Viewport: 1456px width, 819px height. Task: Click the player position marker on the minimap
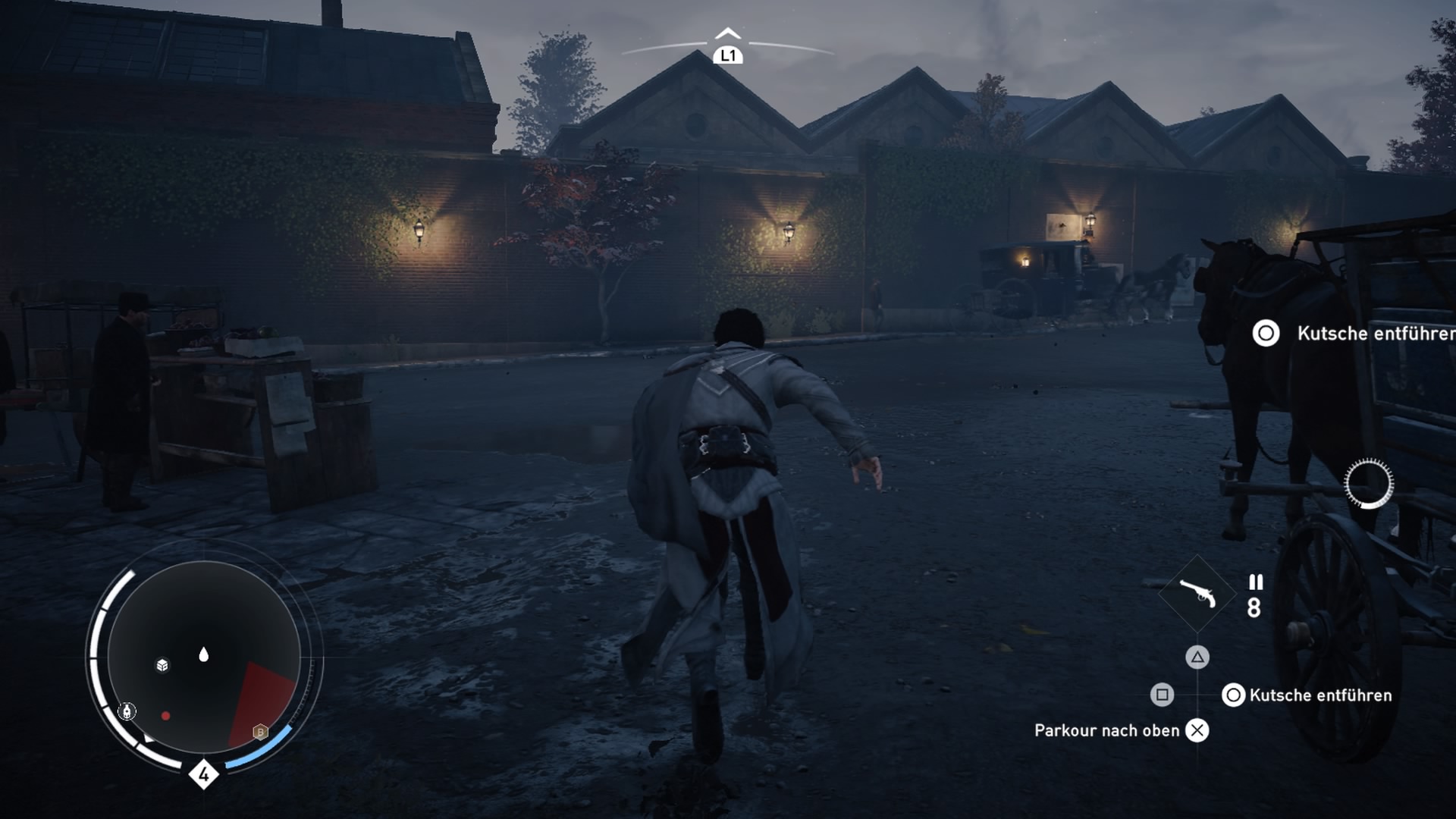[x=203, y=654]
